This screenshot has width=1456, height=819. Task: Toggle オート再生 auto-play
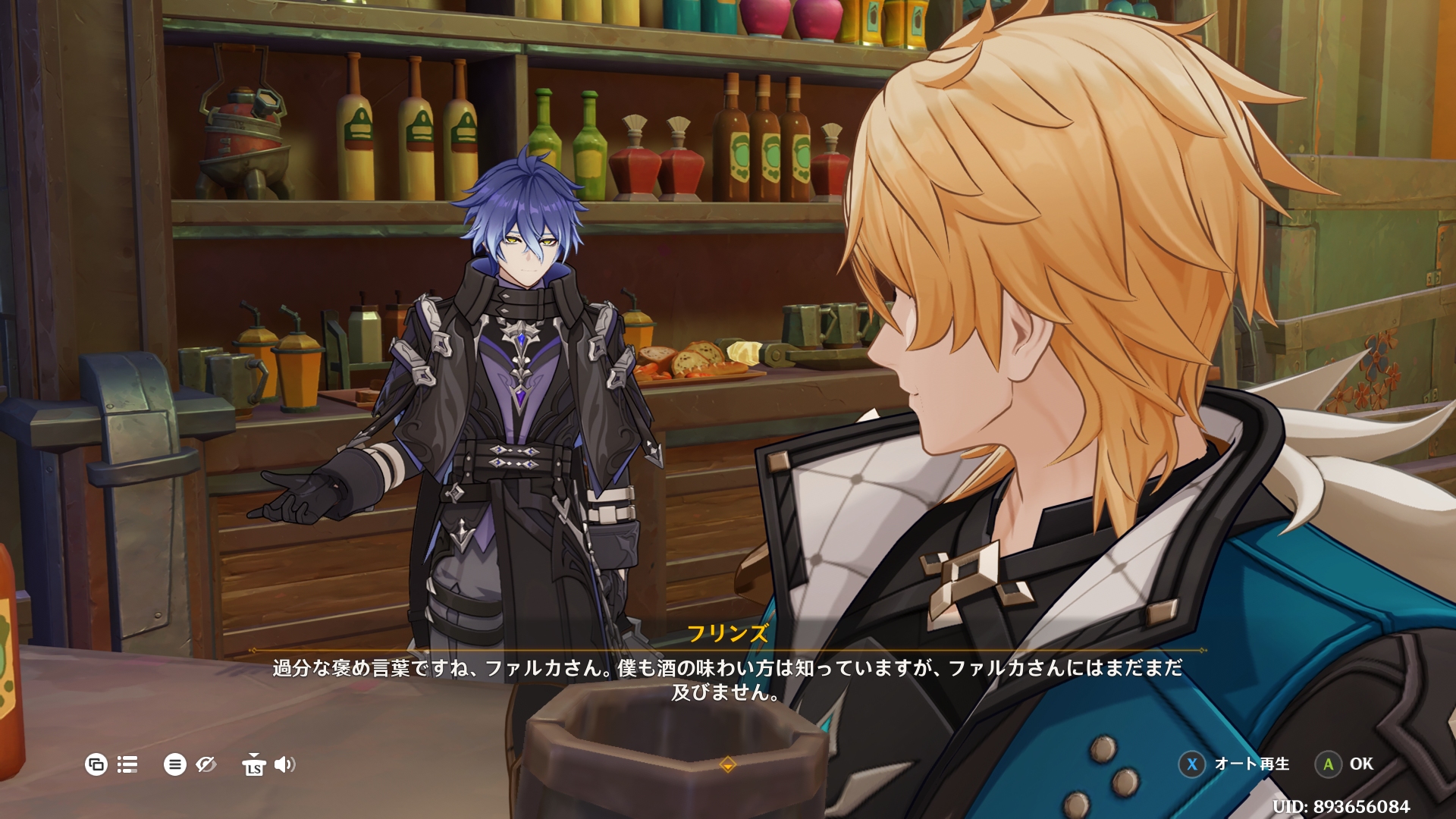[x=1251, y=764]
